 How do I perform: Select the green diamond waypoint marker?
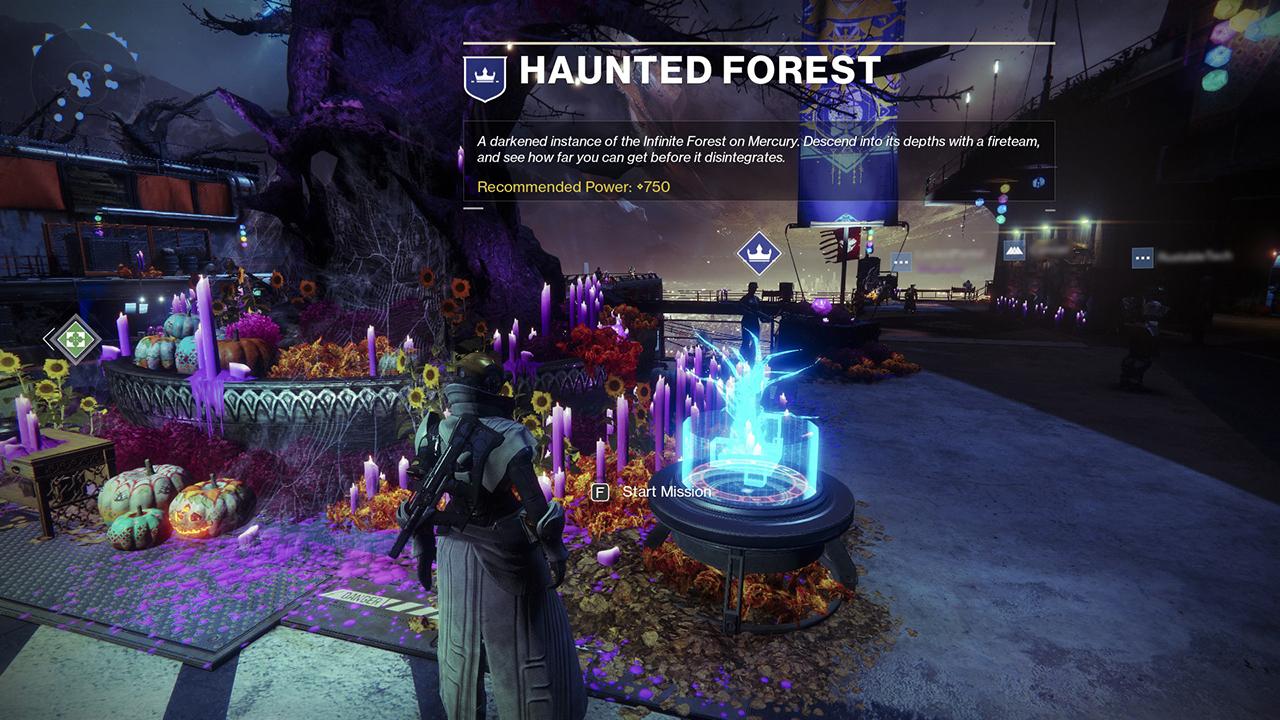tap(73, 338)
